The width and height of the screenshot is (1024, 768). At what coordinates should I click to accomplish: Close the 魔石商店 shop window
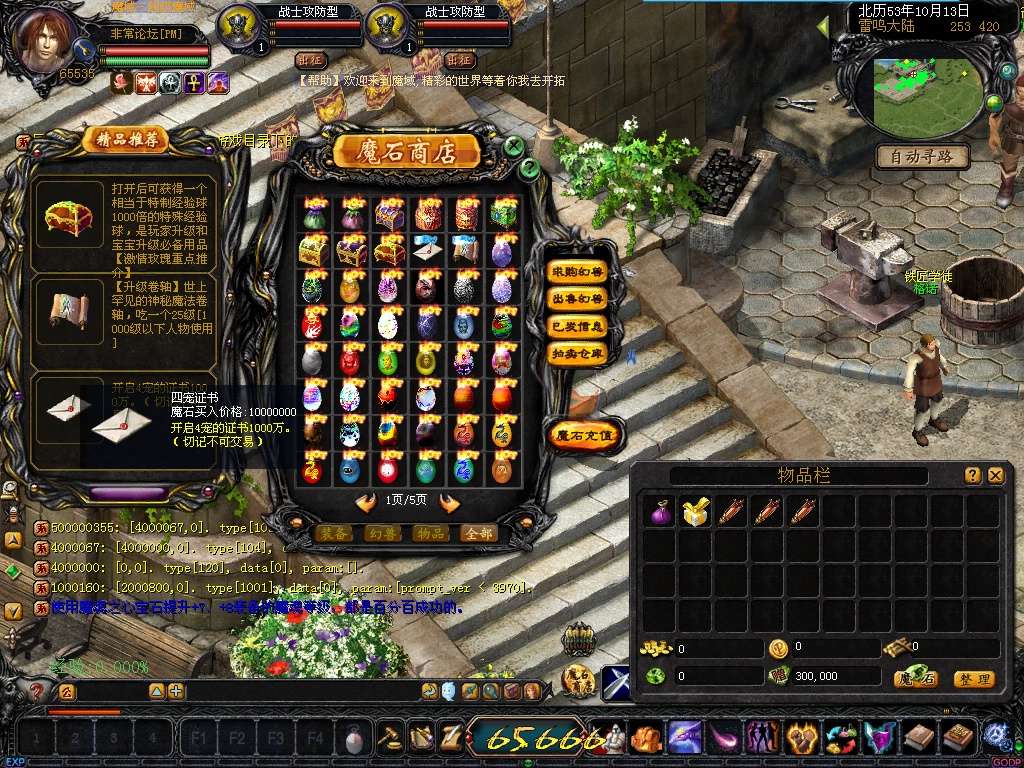[514, 146]
